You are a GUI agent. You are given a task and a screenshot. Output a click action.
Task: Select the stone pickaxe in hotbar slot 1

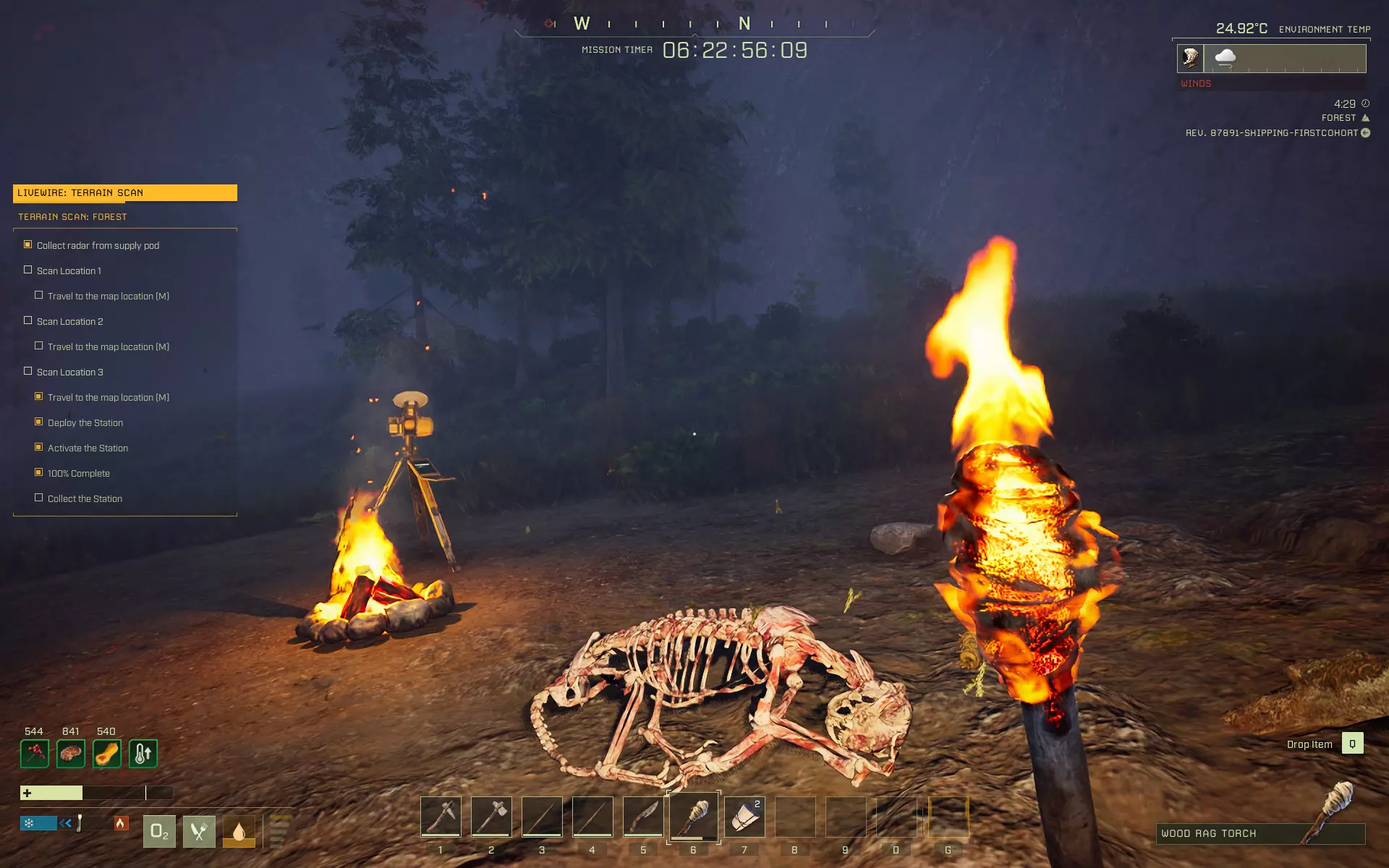pos(441,817)
